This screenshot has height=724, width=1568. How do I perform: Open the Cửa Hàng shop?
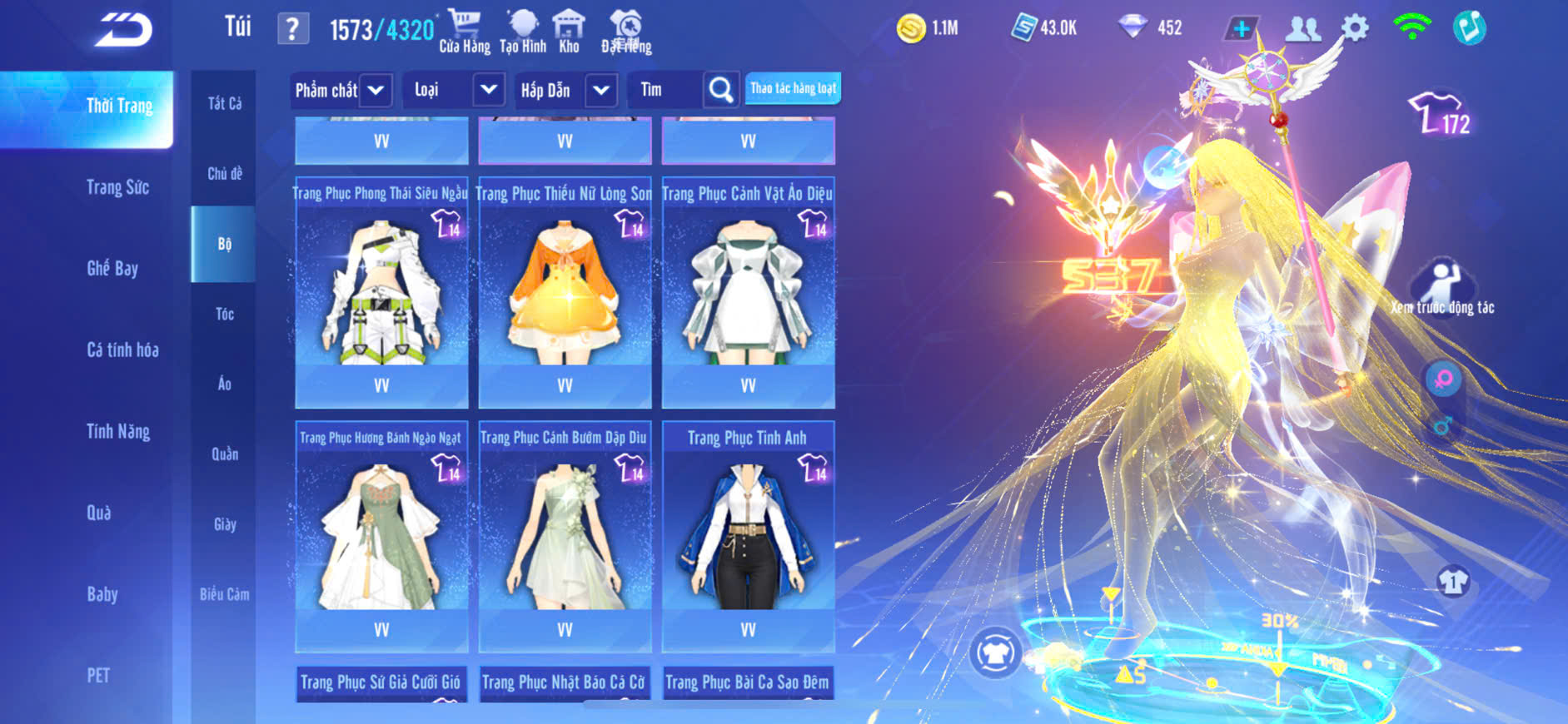(465, 32)
